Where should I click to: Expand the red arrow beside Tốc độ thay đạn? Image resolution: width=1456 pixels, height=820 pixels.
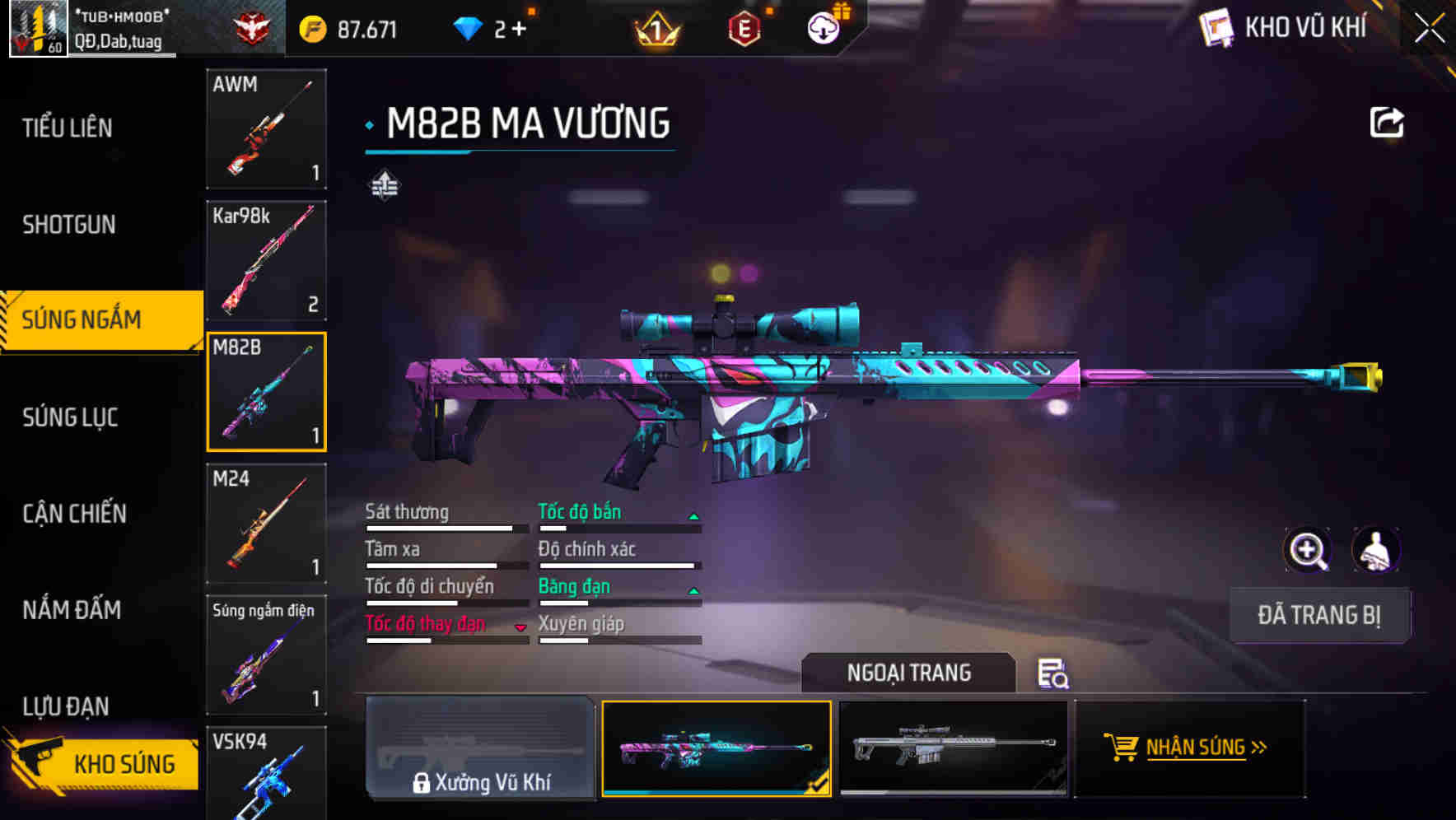coord(520,627)
